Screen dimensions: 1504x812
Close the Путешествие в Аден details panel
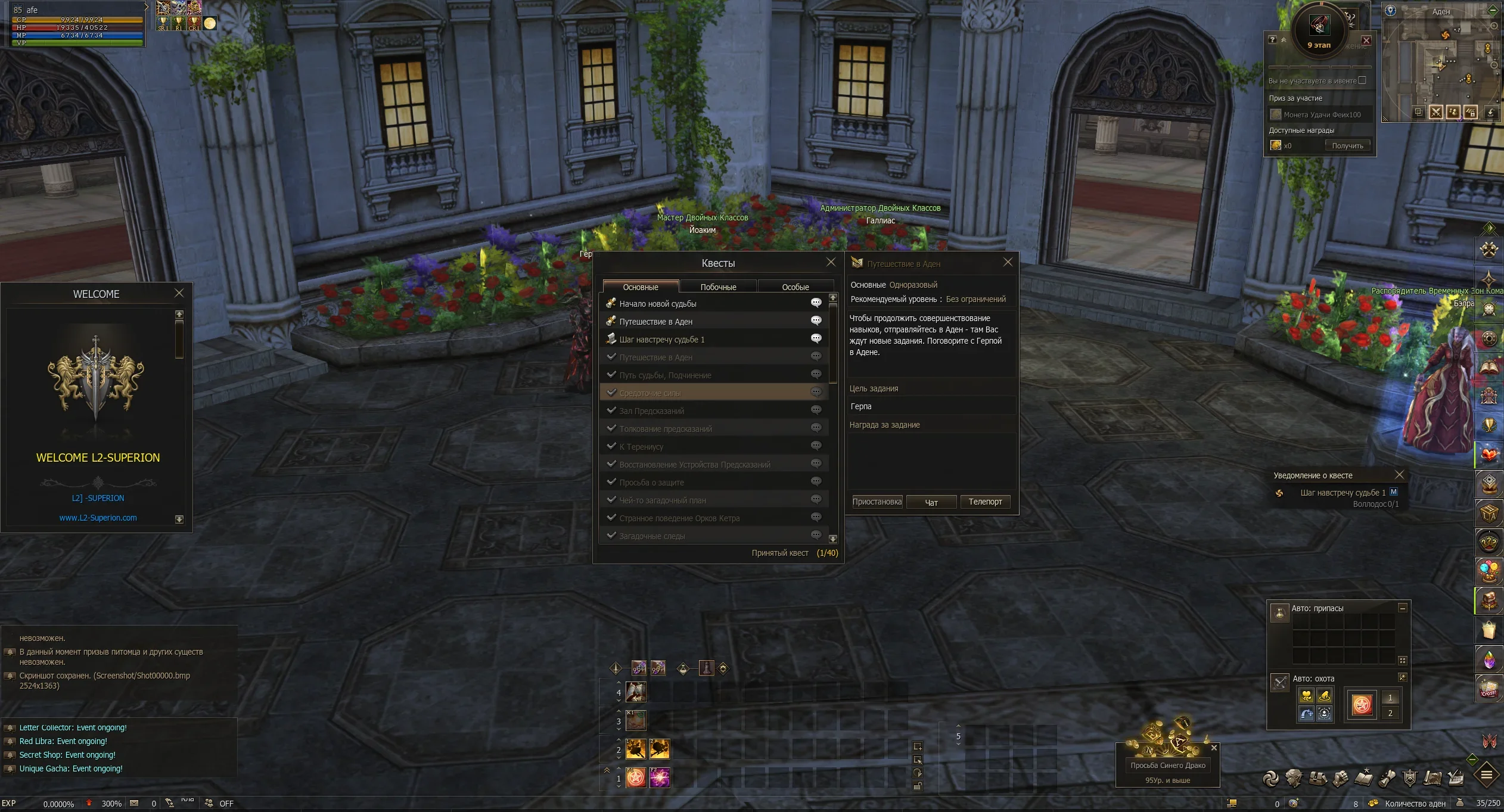point(1008,262)
